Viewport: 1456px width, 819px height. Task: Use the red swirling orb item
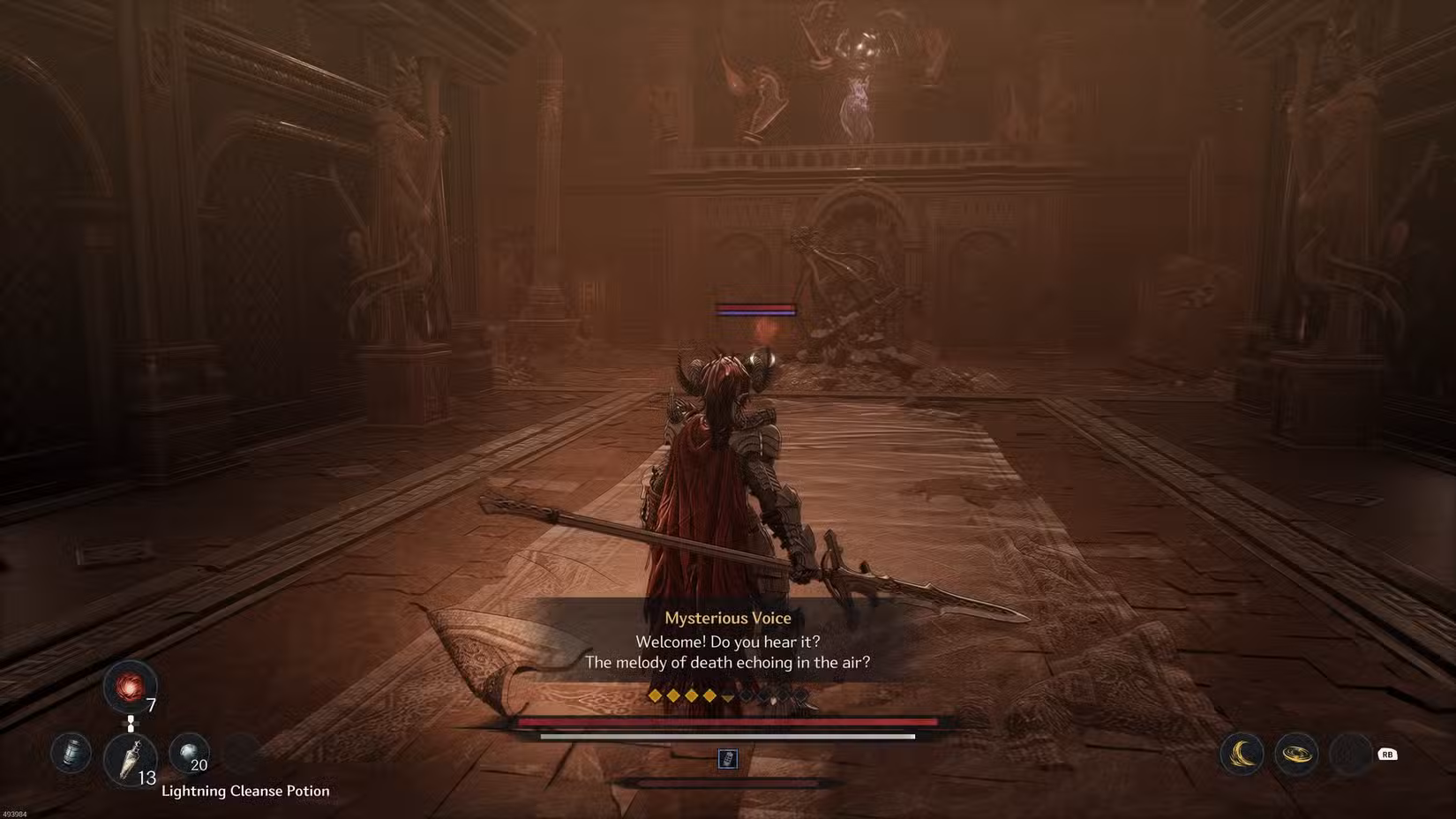(130, 687)
